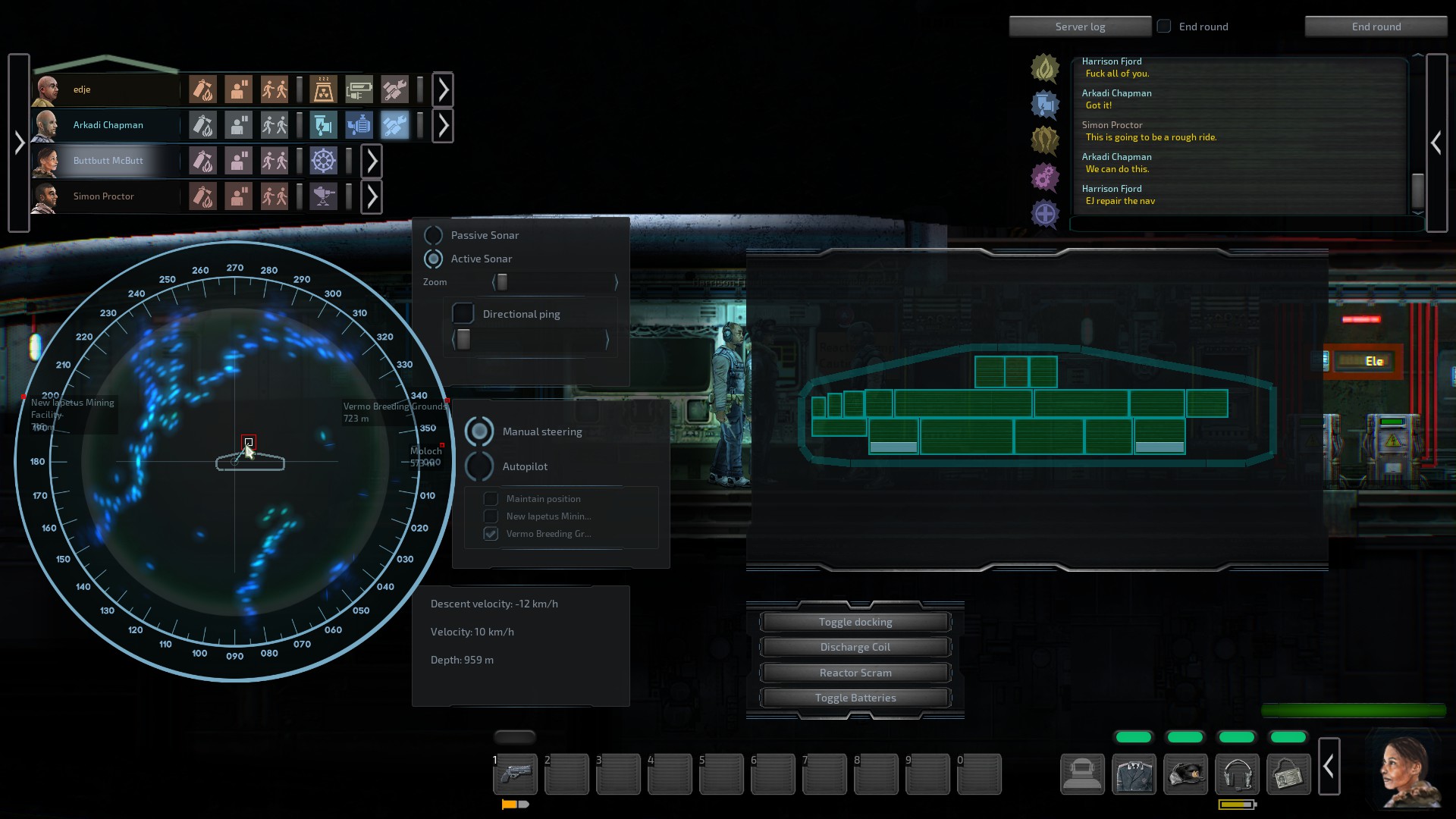Uncheck the Vermo Breeding Grounds destination
The height and width of the screenshot is (819, 1456).
pos(491,533)
